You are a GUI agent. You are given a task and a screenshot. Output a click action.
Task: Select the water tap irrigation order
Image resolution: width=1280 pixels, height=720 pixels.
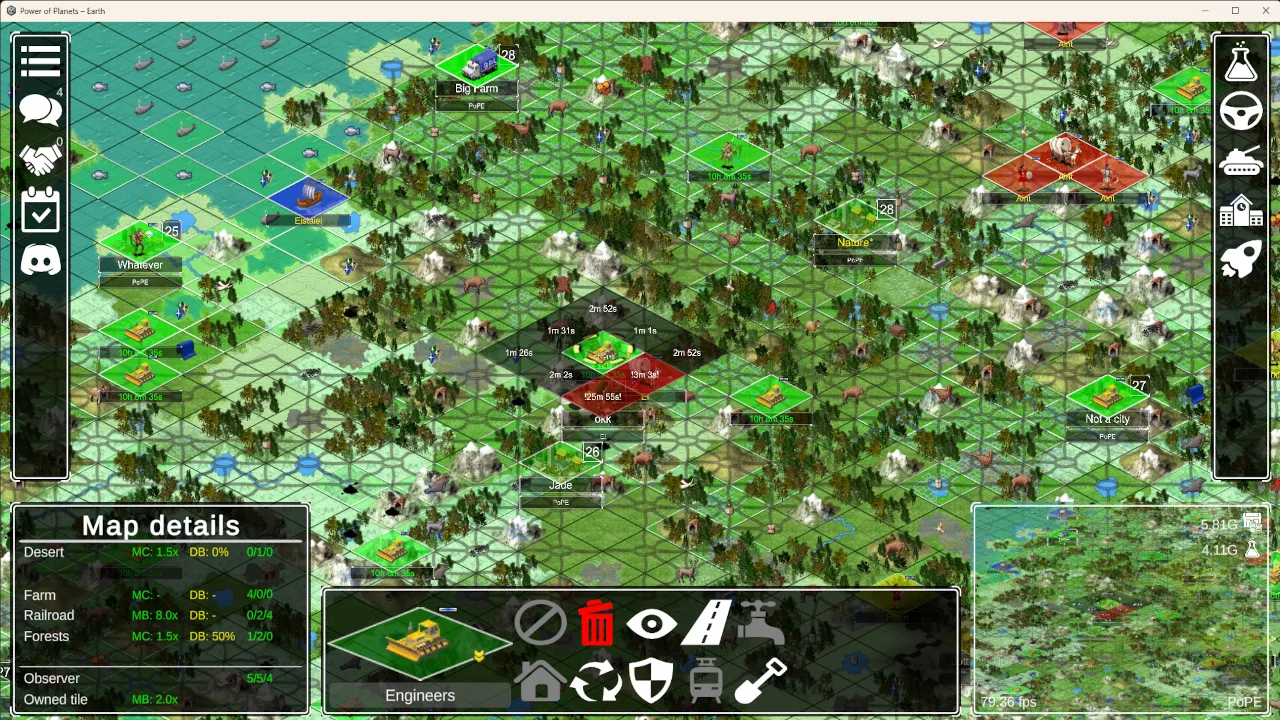pyautogui.click(x=763, y=623)
